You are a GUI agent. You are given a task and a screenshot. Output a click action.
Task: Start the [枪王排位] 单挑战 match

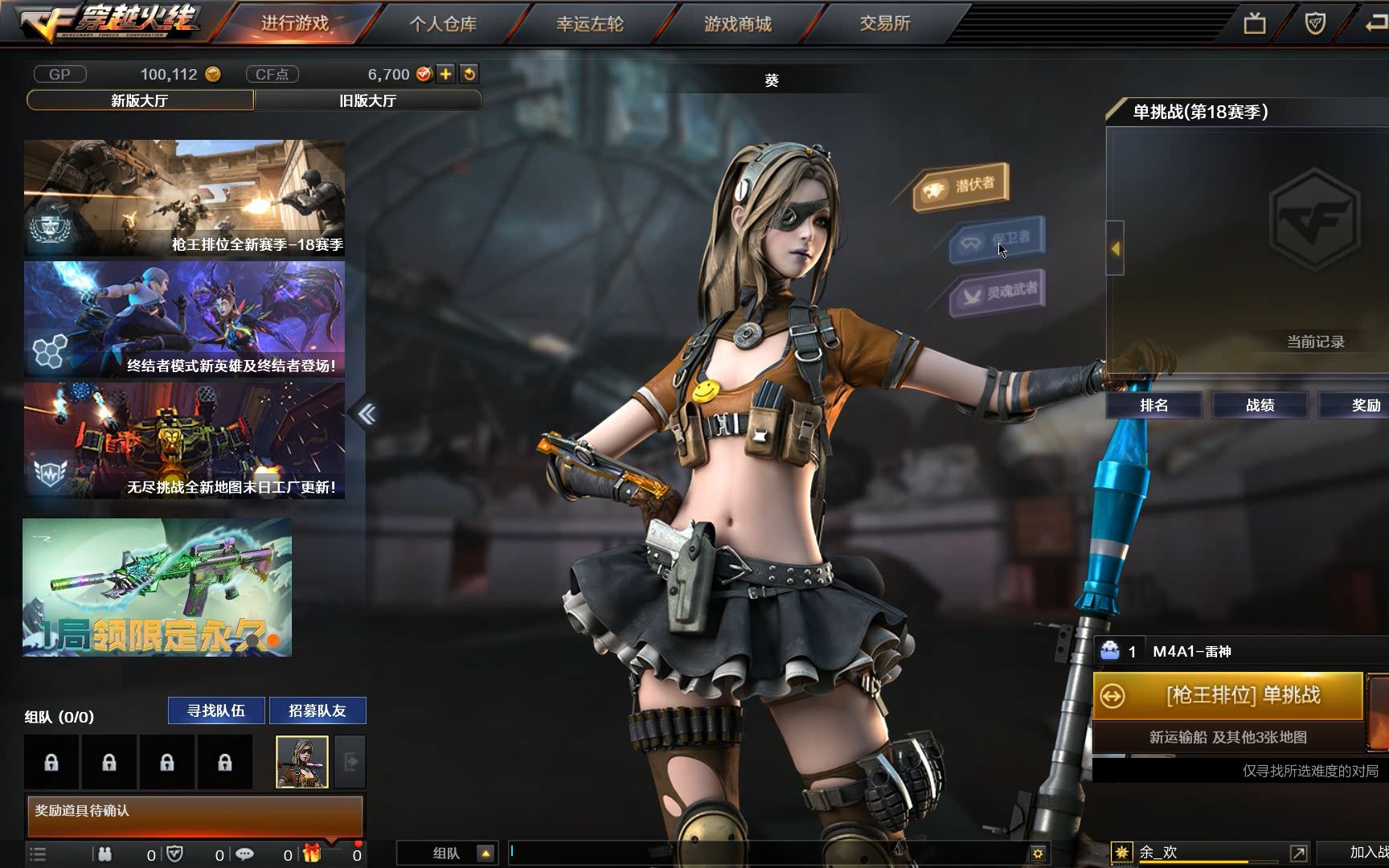coord(1227,695)
